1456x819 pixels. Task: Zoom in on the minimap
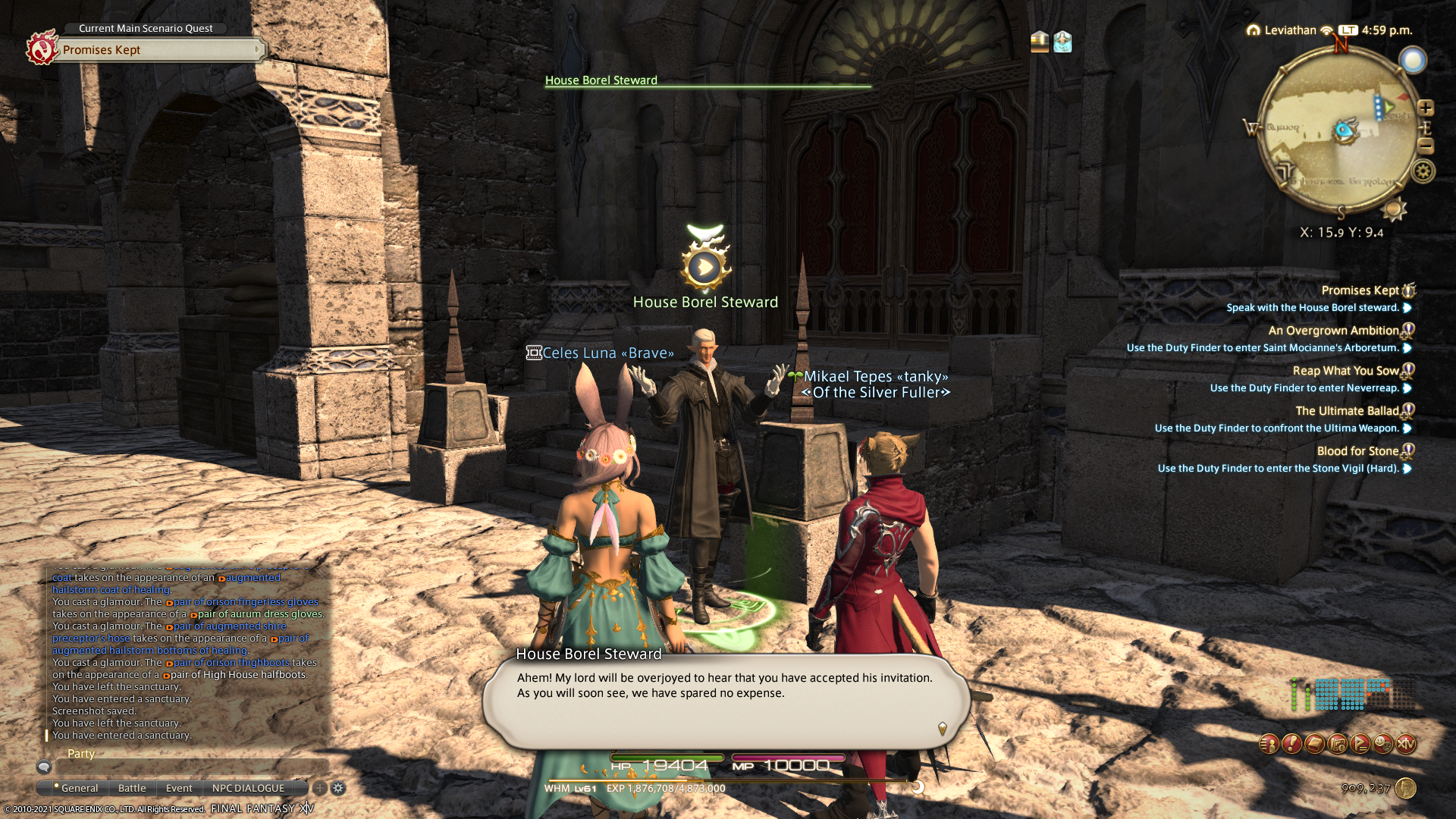[1426, 108]
